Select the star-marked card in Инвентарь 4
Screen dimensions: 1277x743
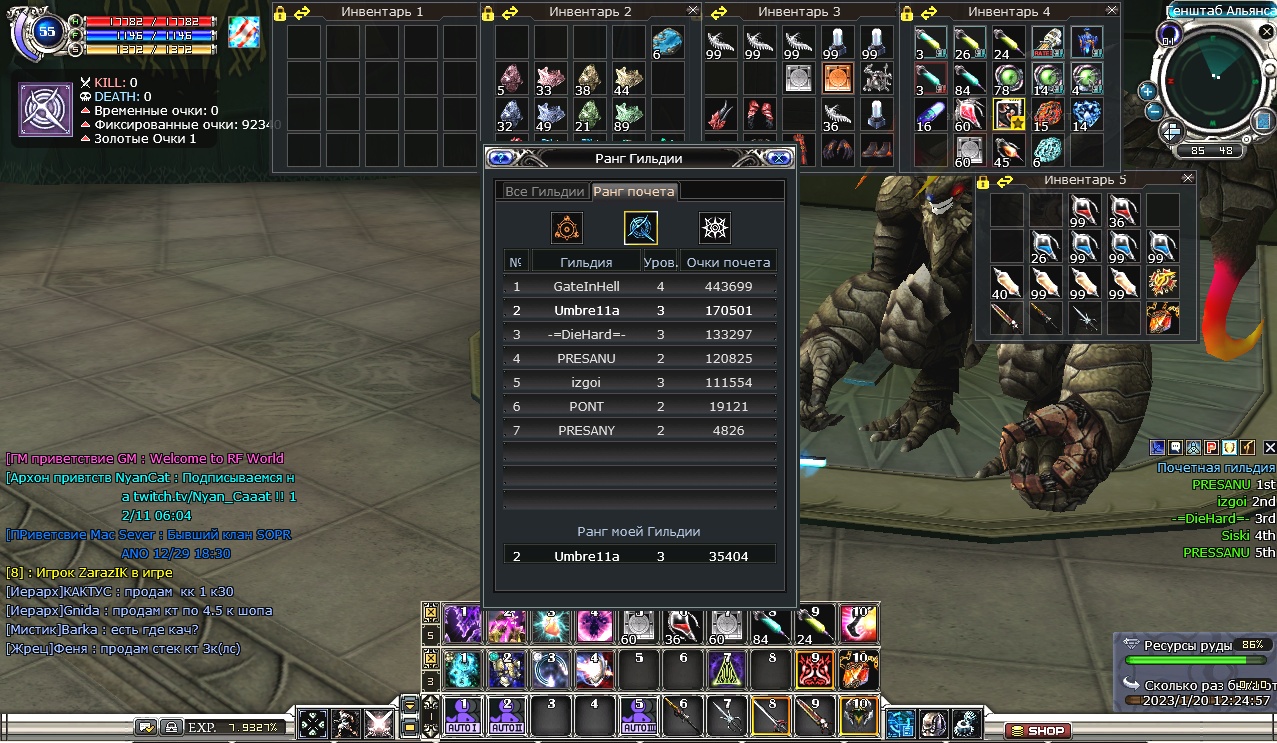point(1008,114)
